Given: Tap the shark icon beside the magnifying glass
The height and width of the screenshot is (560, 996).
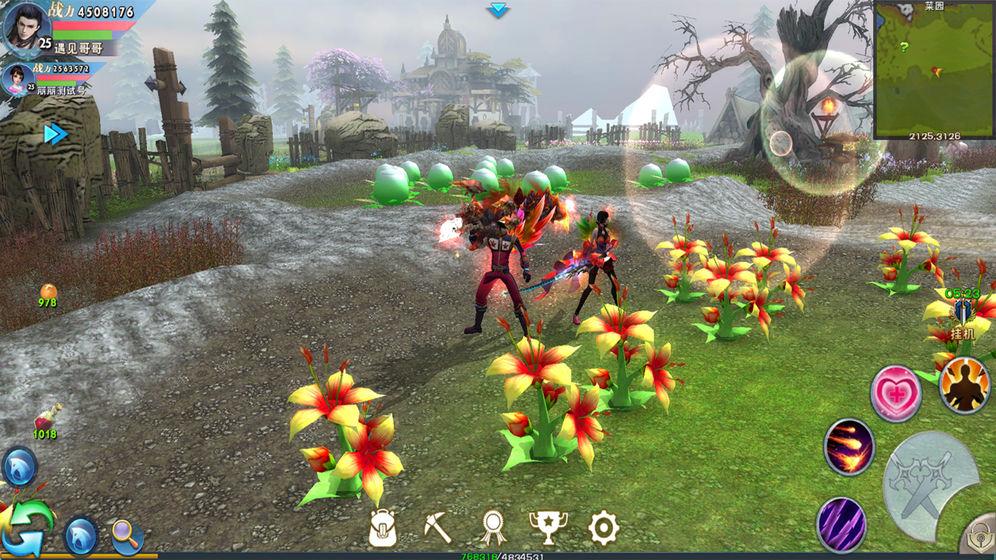Looking at the screenshot, I should [80, 535].
